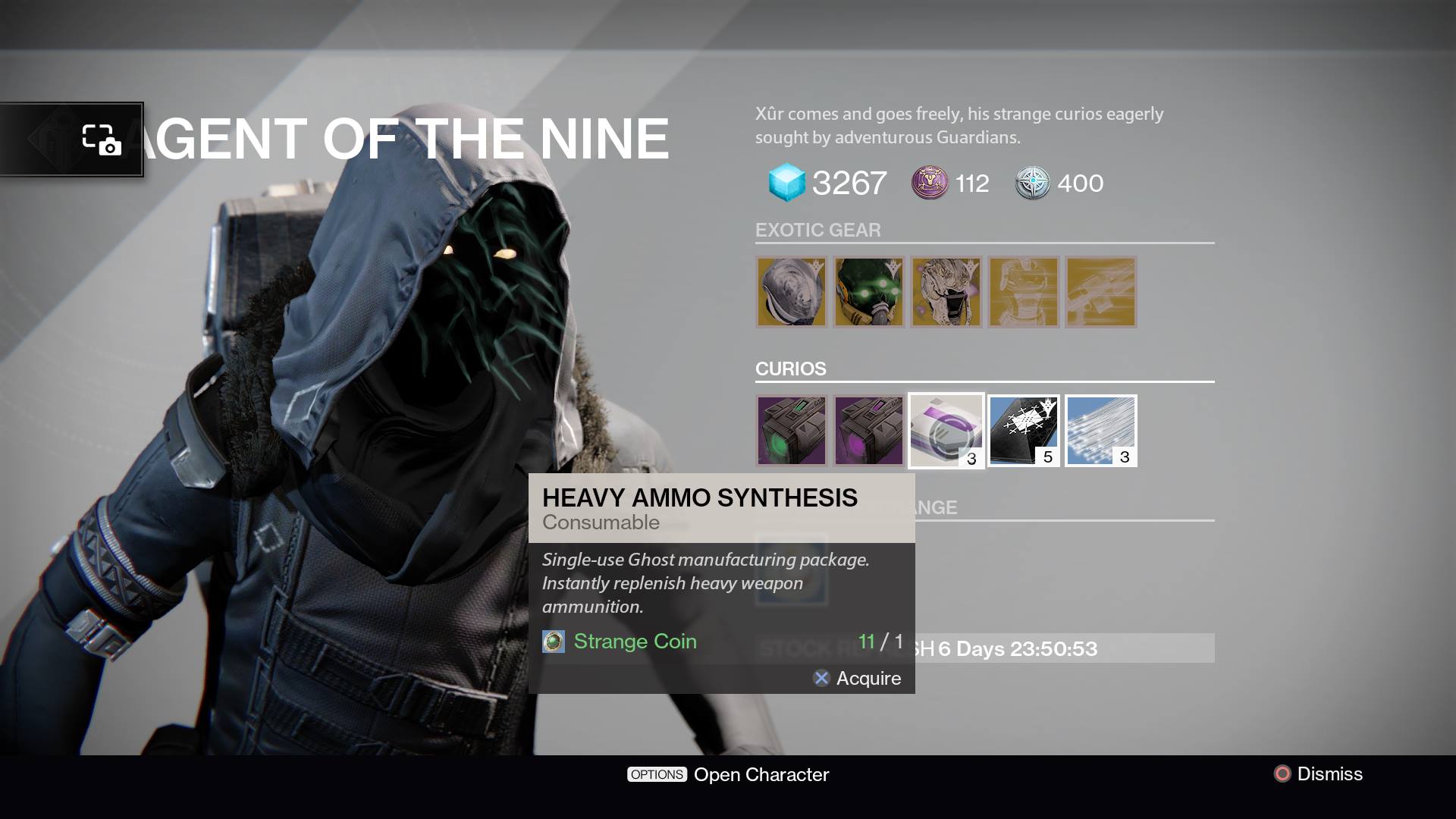Open the weapon telemetry curio with 3 stock
The width and height of the screenshot is (1456, 819).
(1100, 431)
